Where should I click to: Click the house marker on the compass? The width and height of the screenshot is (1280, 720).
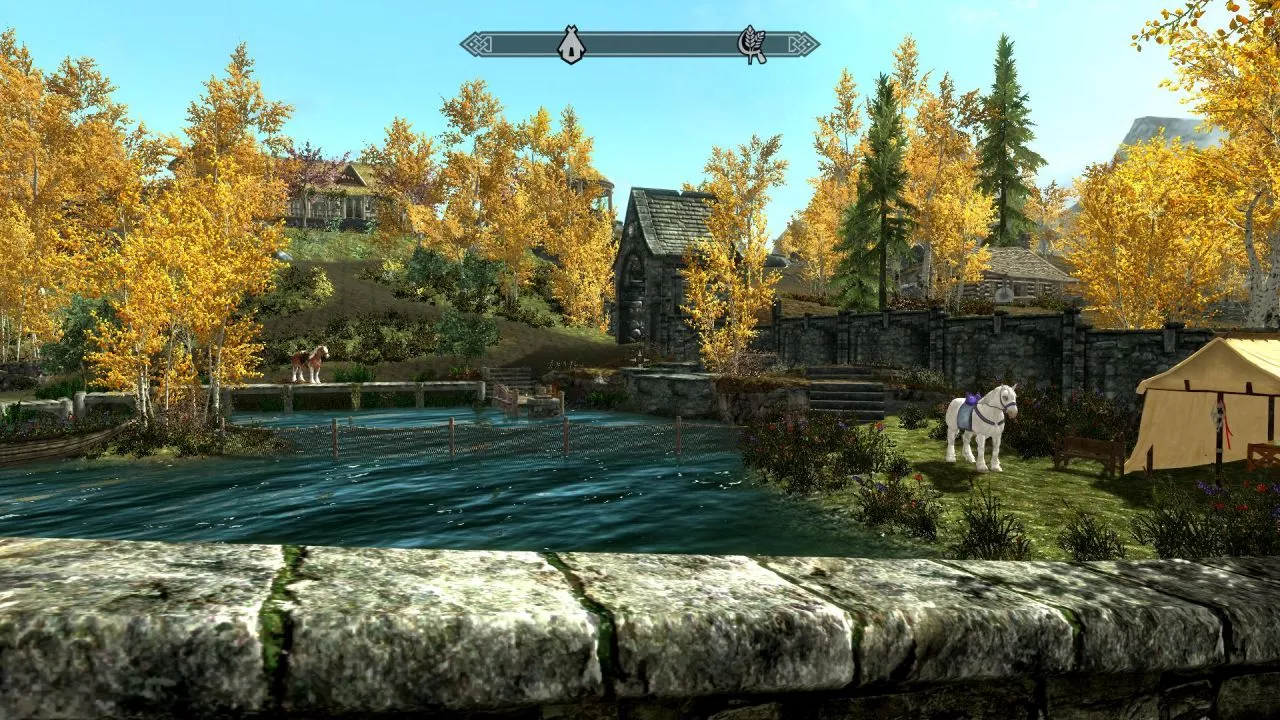[571, 45]
